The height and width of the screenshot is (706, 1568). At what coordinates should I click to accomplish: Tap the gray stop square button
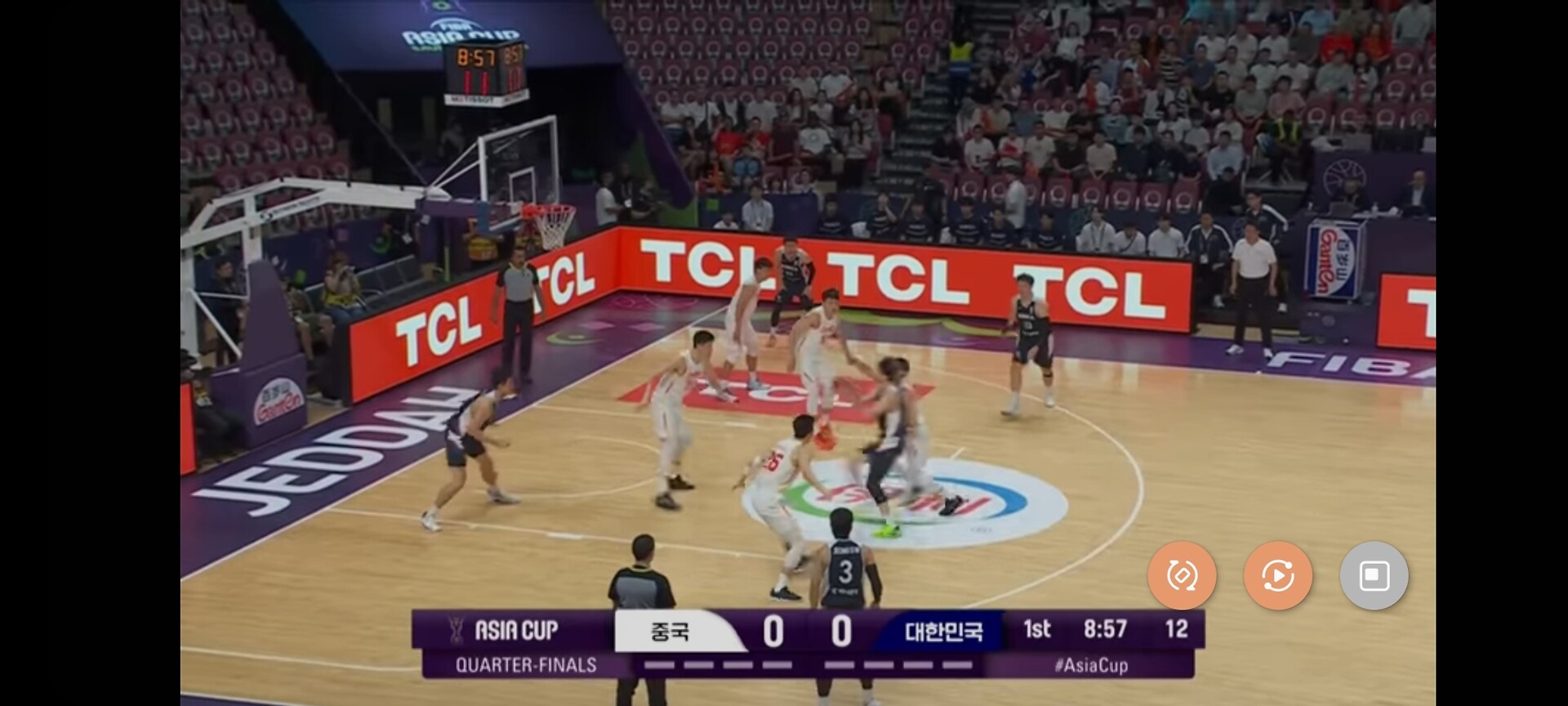1374,575
